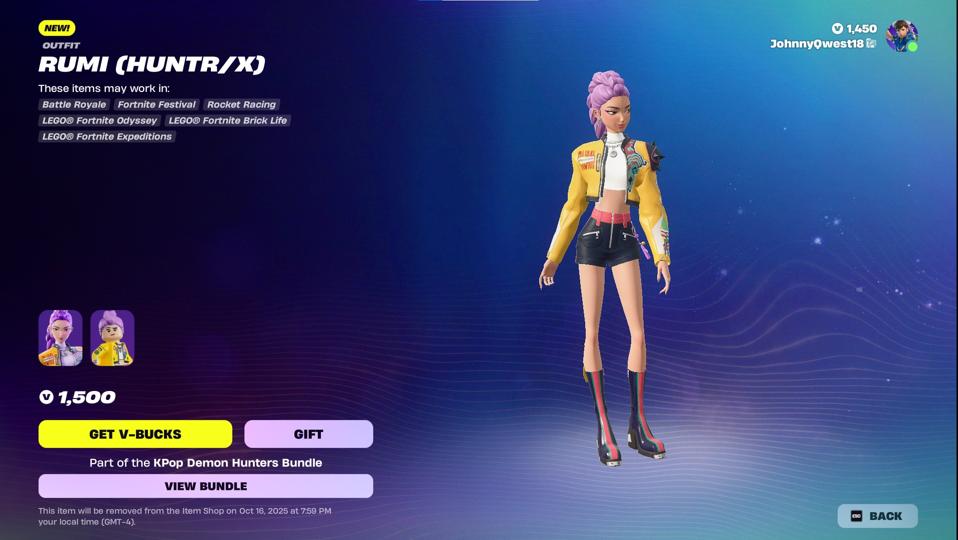Select the purple-haired Rumi style thumbnail
The image size is (958, 540).
coord(60,338)
